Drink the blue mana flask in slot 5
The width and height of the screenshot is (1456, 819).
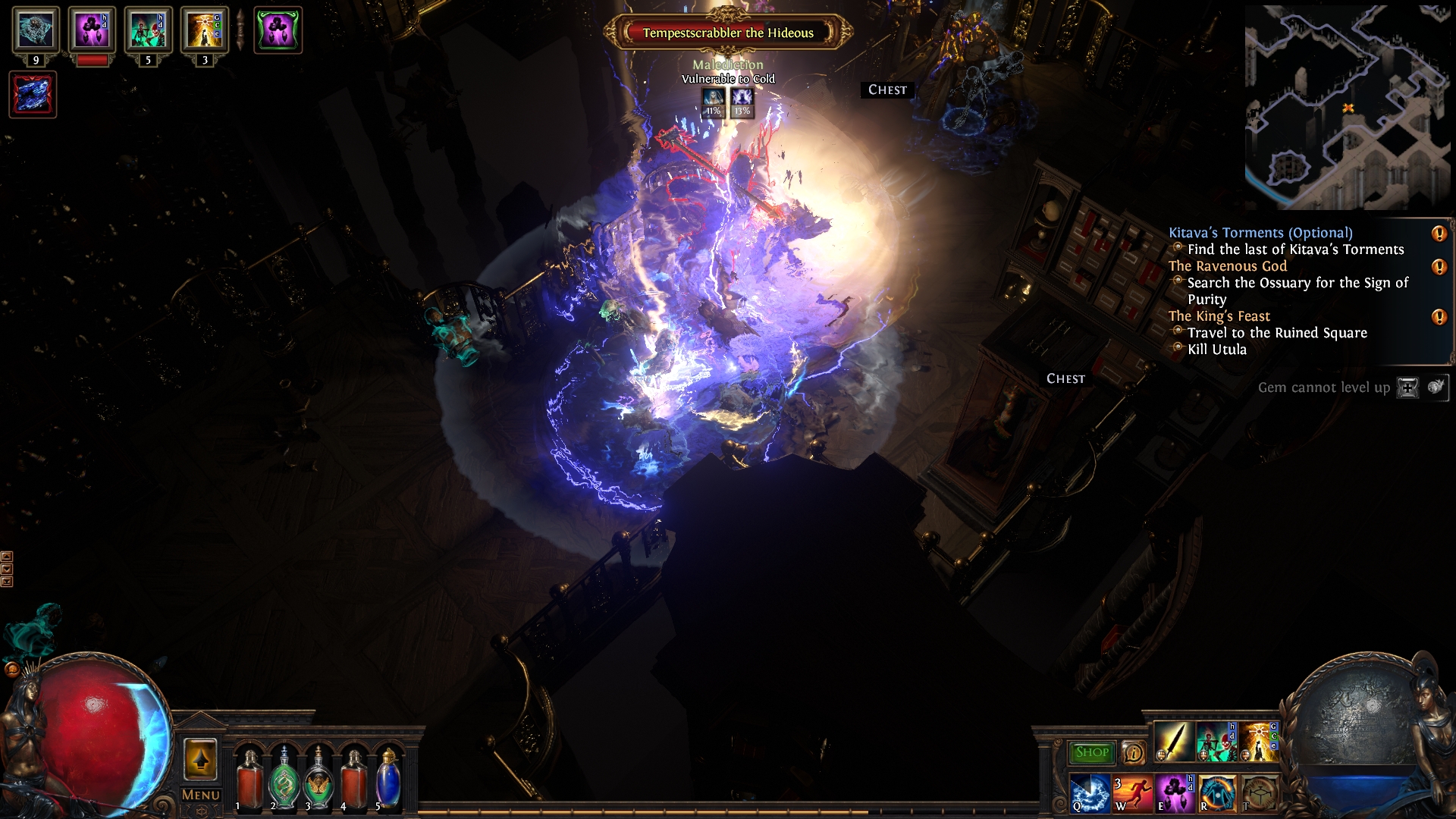(388, 777)
